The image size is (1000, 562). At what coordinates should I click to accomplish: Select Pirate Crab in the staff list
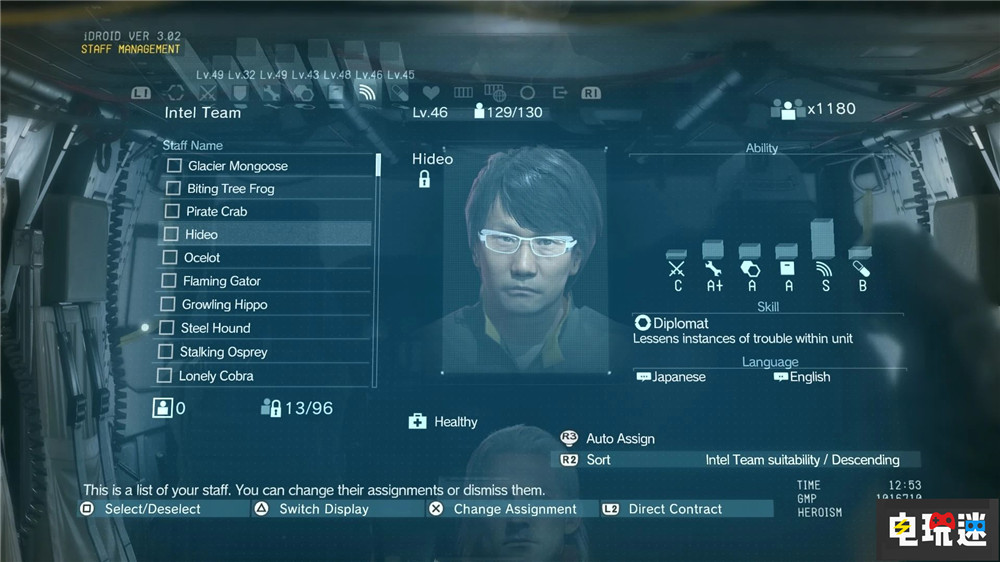click(217, 212)
